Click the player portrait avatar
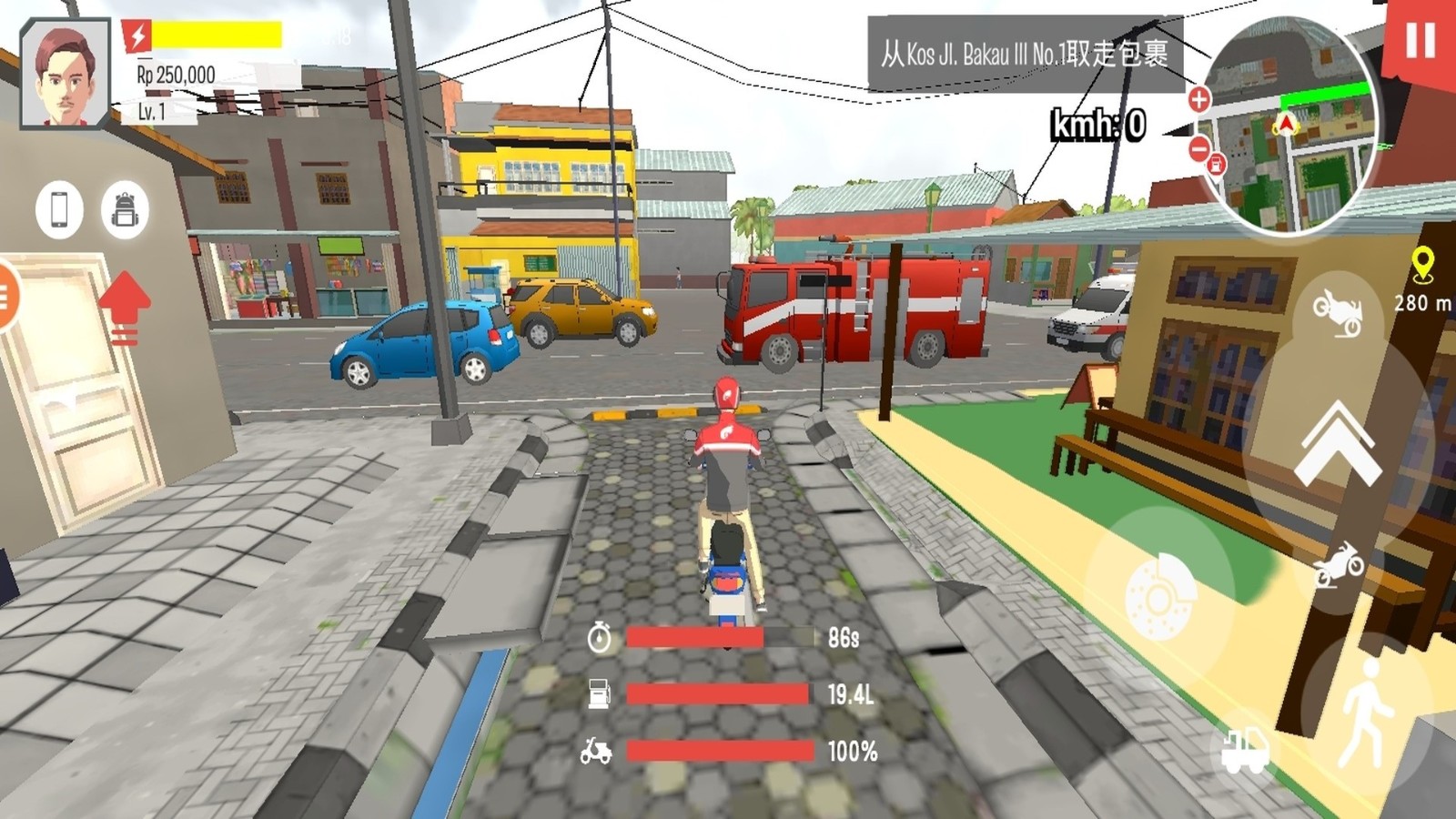The height and width of the screenshot is (819, 1456). 65,75
